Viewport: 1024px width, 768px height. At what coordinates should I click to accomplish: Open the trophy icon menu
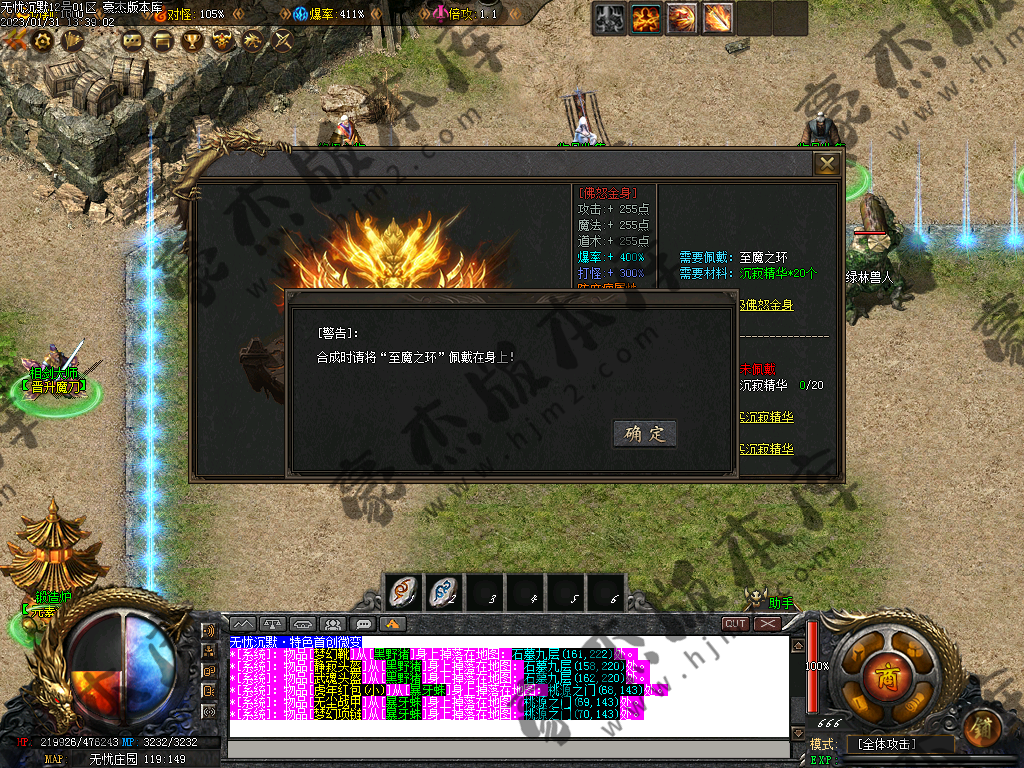coord(192,41)
